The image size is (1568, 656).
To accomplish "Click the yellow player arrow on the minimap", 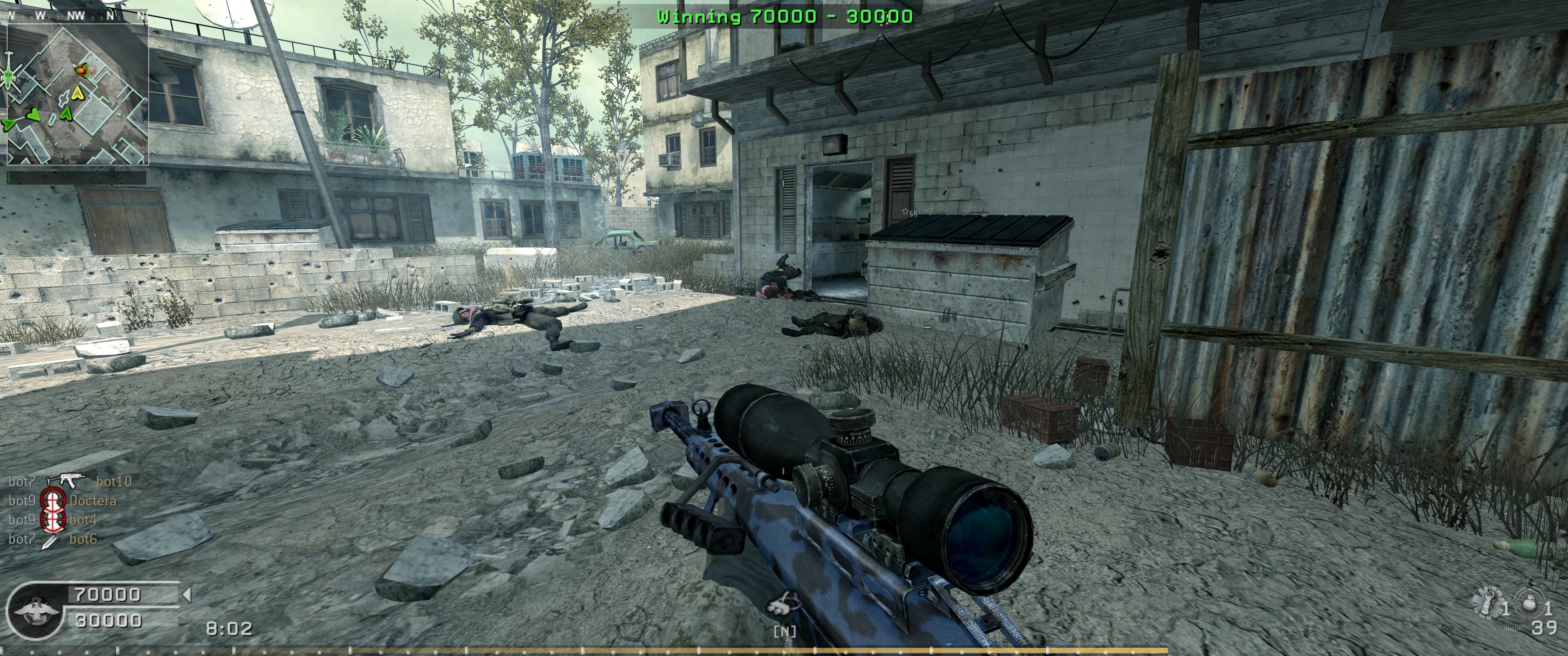I will (77, 92).
